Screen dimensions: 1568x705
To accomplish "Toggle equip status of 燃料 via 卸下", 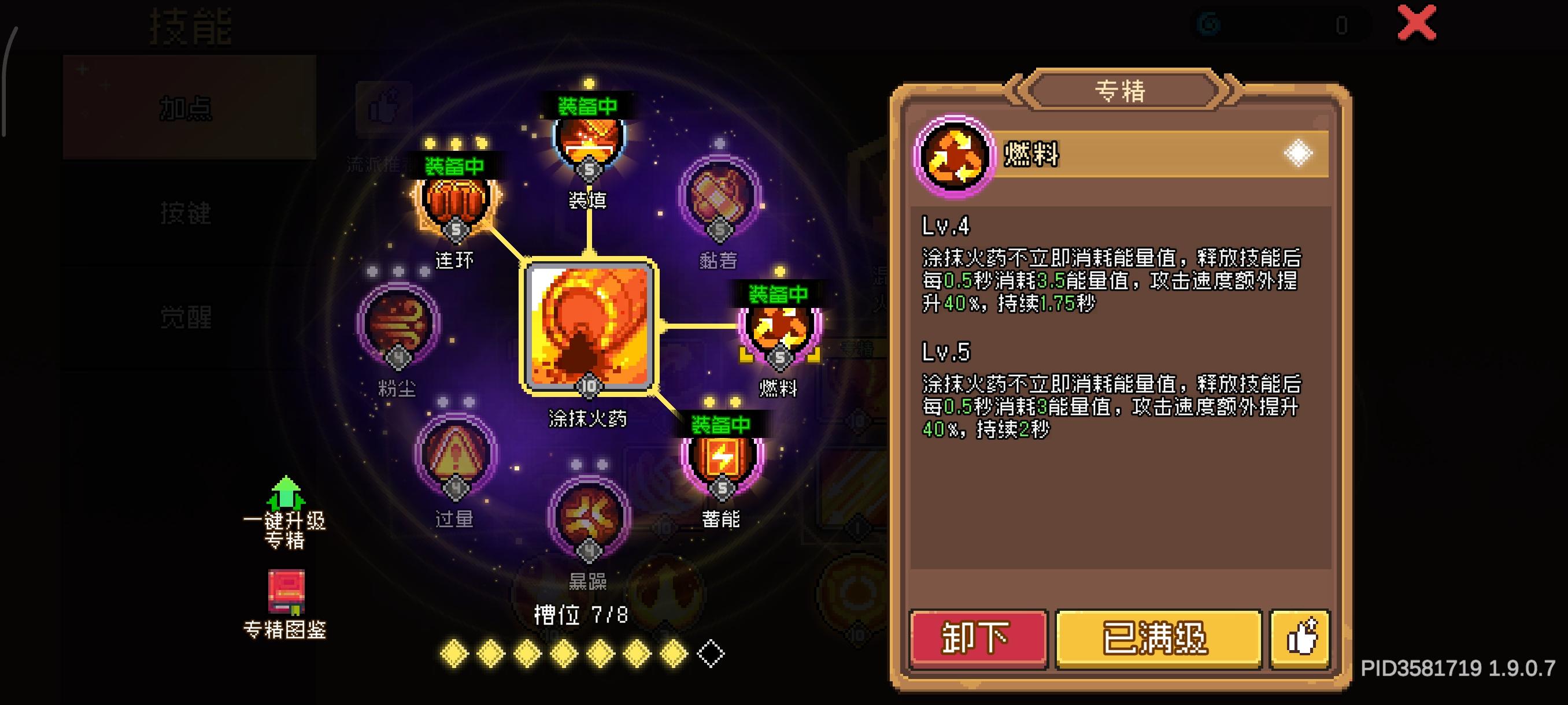I will (x=978, y=639).
